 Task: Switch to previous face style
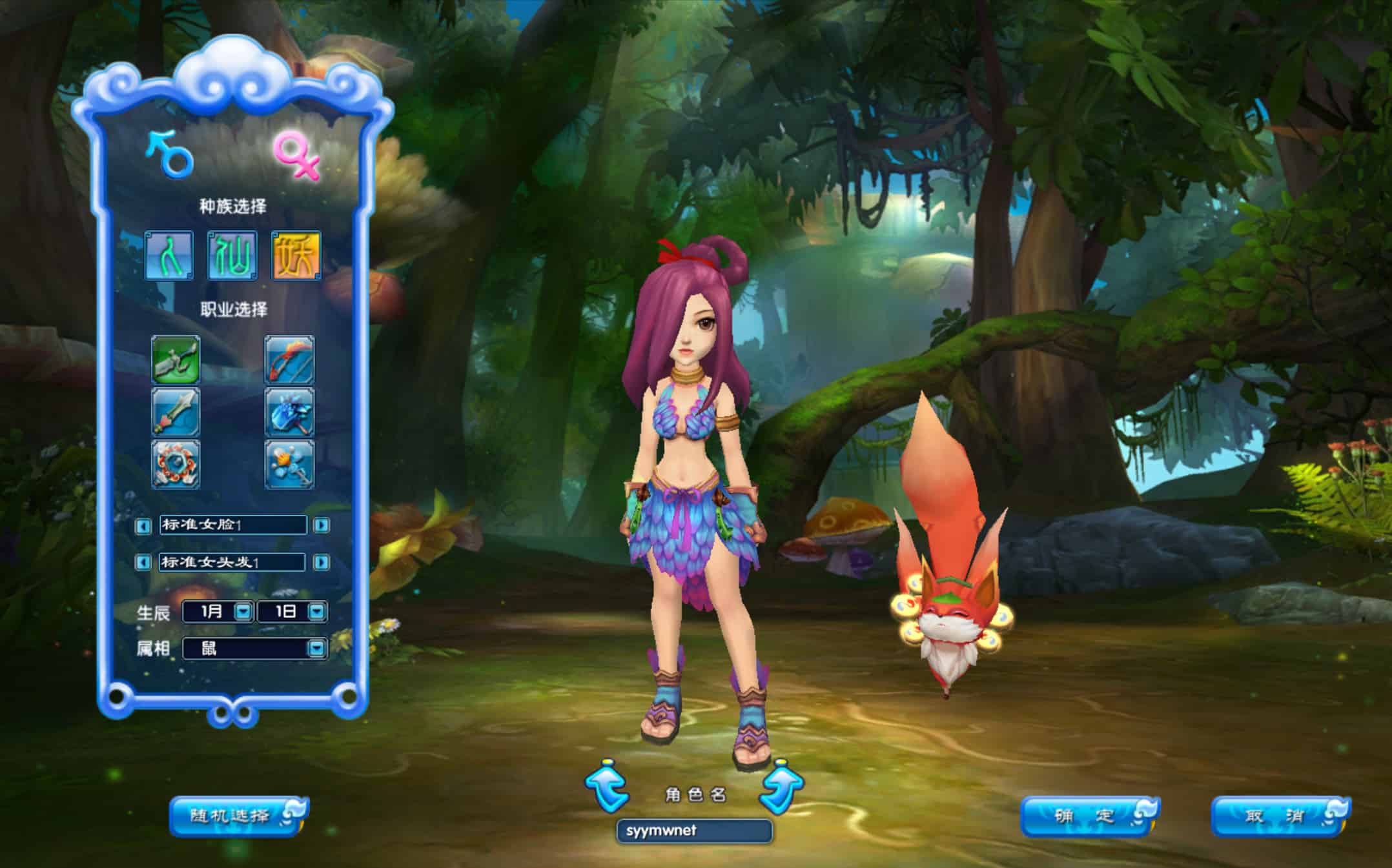point(143,526)
